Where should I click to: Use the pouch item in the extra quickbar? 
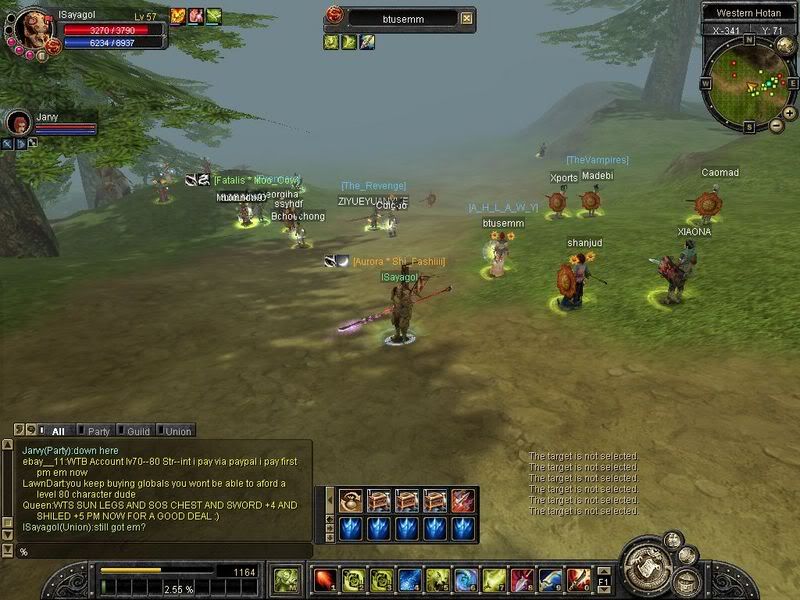pyautogui.click(x=351, y=500)
